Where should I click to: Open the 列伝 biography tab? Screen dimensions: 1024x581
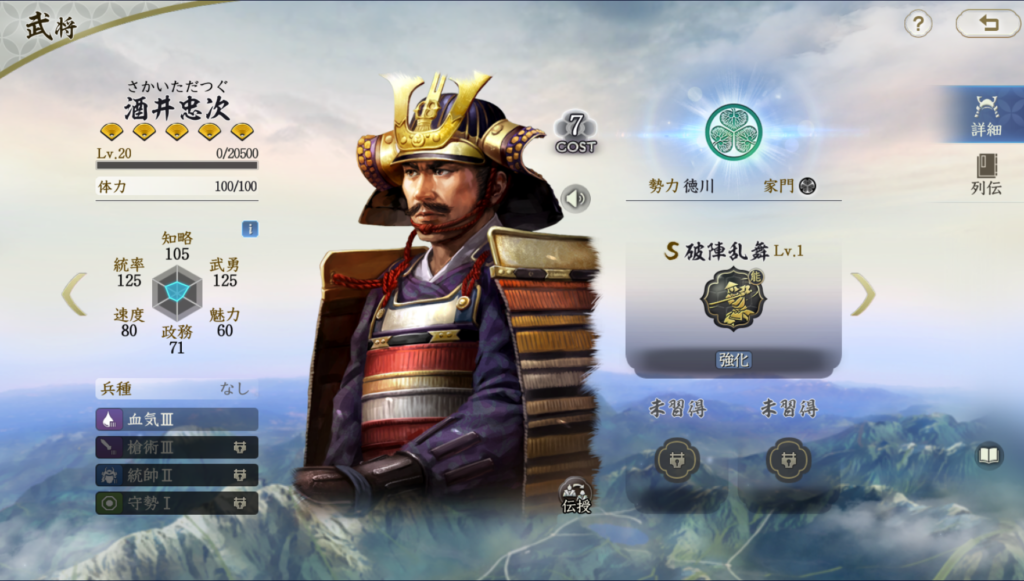pos(985,174)
